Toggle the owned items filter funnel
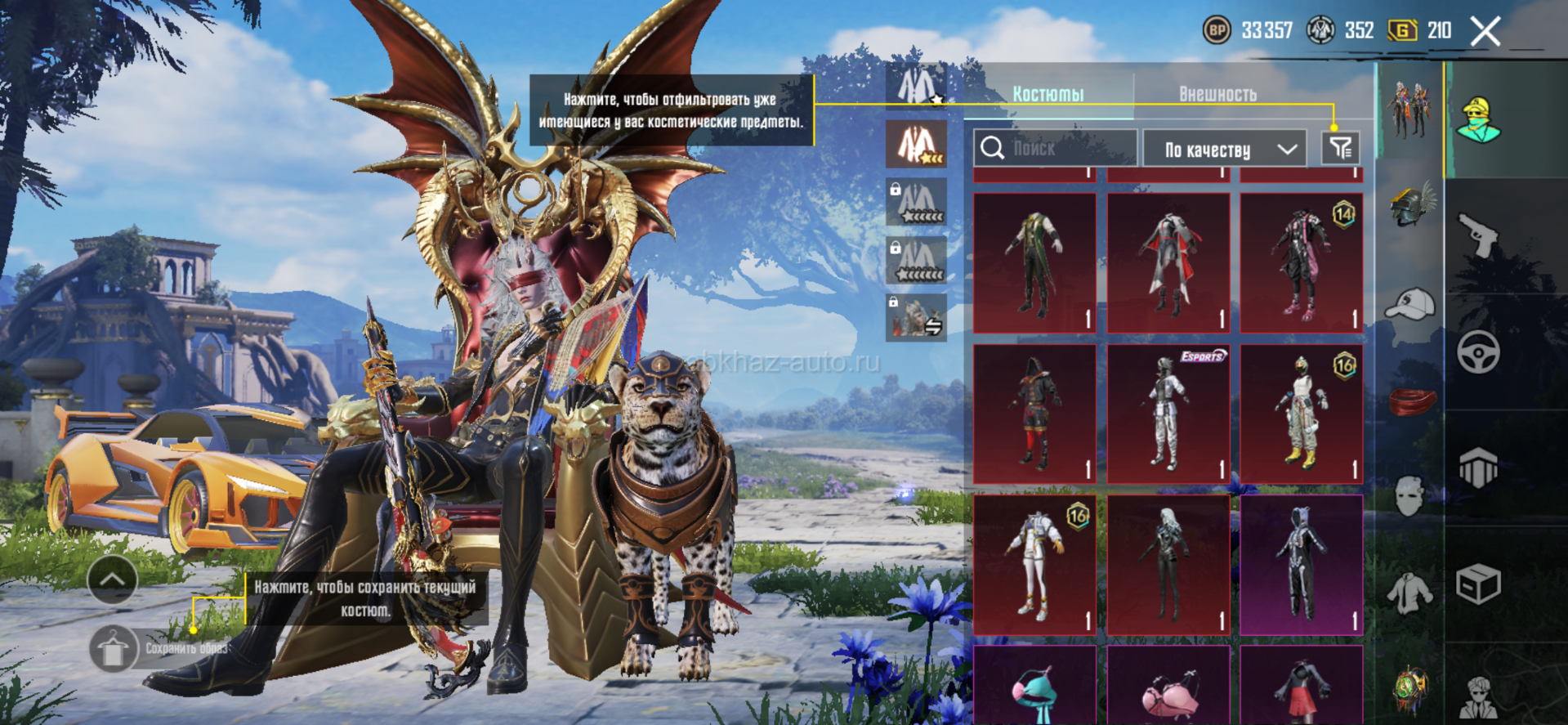Image resolution: width=1568 pixels, height=725 pixels. [x=1341, y=148]
